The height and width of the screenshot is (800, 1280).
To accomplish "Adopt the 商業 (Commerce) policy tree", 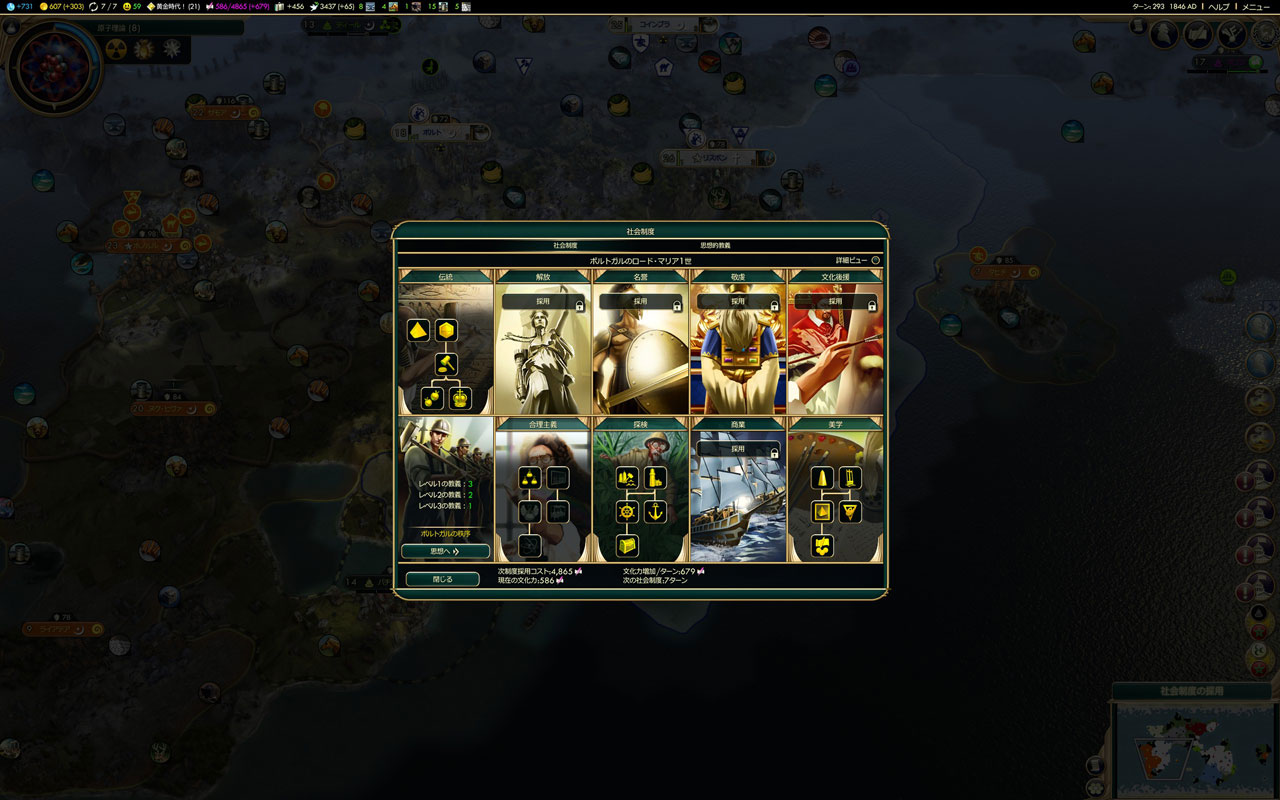I will 738,450.
